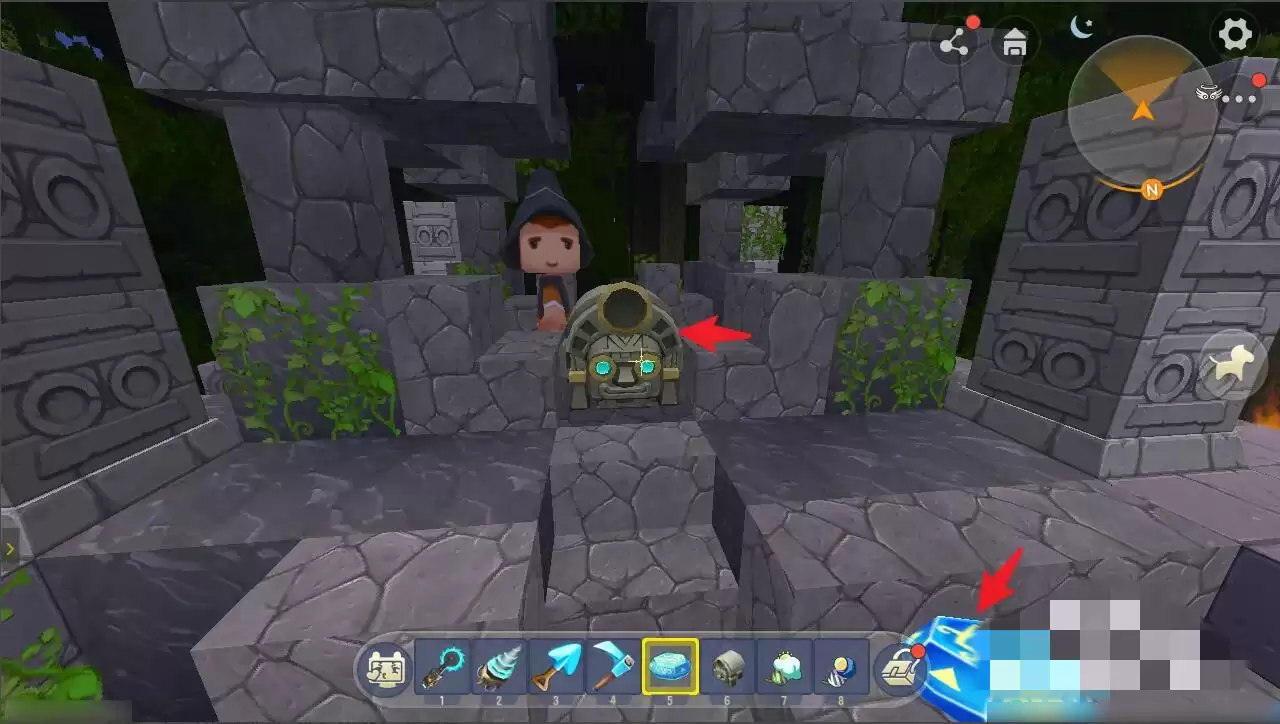Select the chainsaw tool in slot 1
The height and width of the screenshot is (724, 1280).
pyautogui.click(x=442, y=665)
